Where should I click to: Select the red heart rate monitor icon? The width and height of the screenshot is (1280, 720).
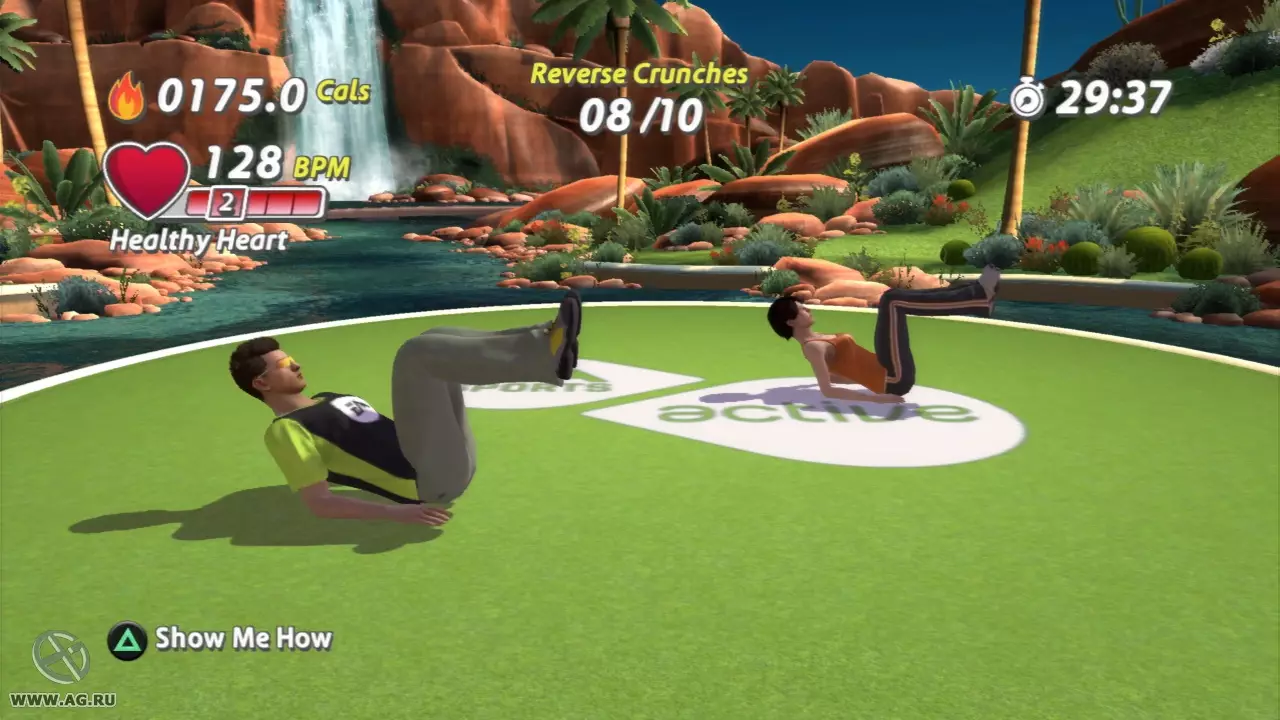147,180
